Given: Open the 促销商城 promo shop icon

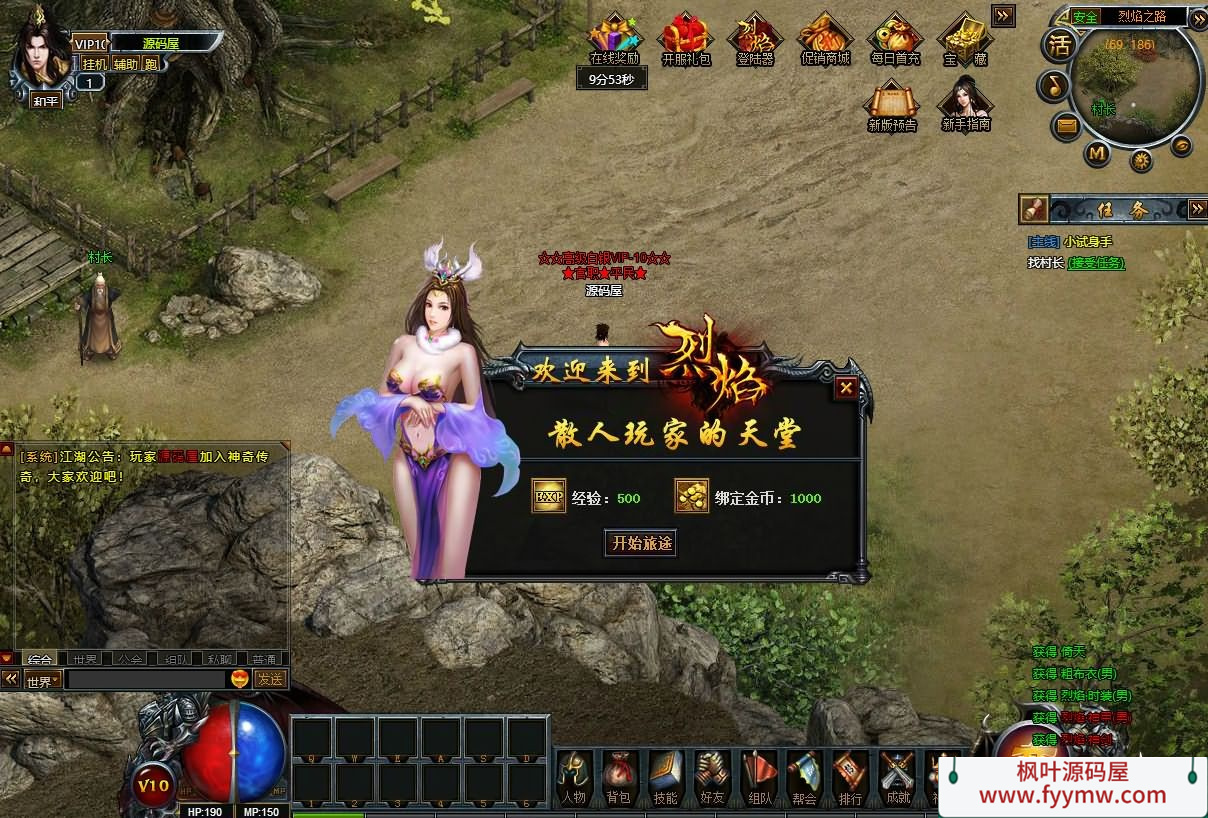Looking at the screenshot, I should [x=825, y=40].
